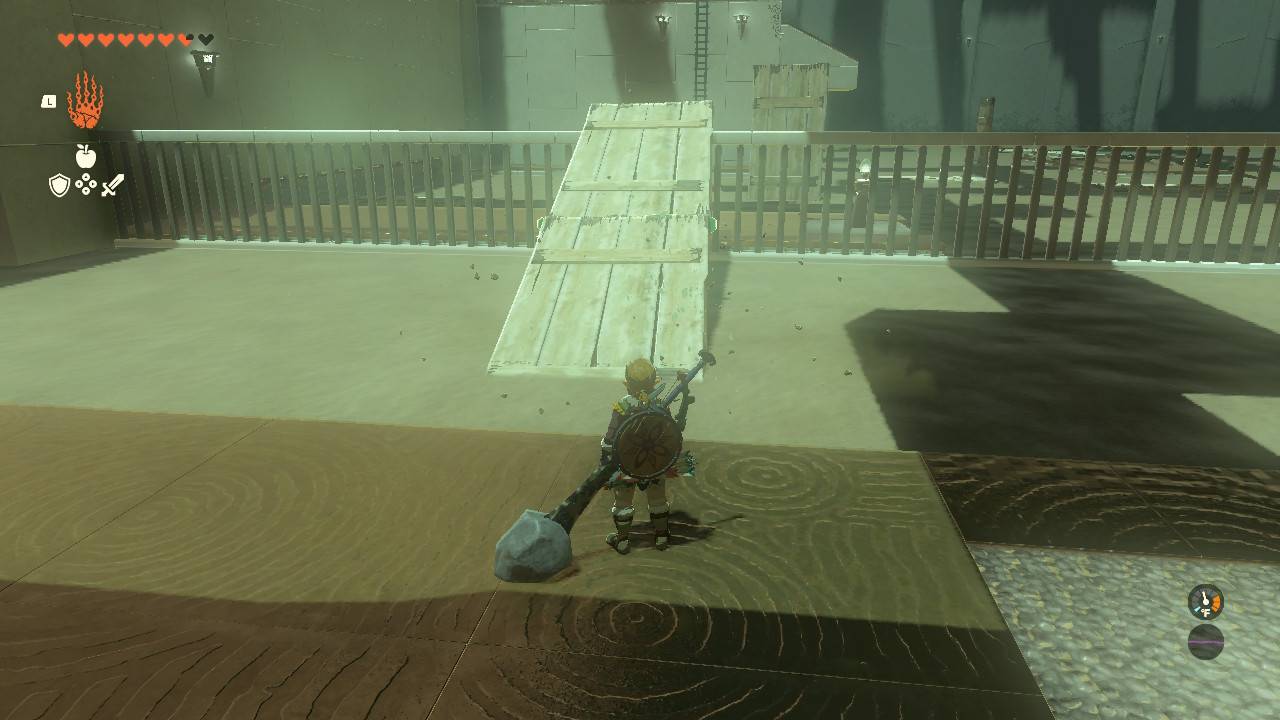Select the shield defense icon
This screenshot has width=1280, height=720.
pyautogui.click(x=58, y=185)
